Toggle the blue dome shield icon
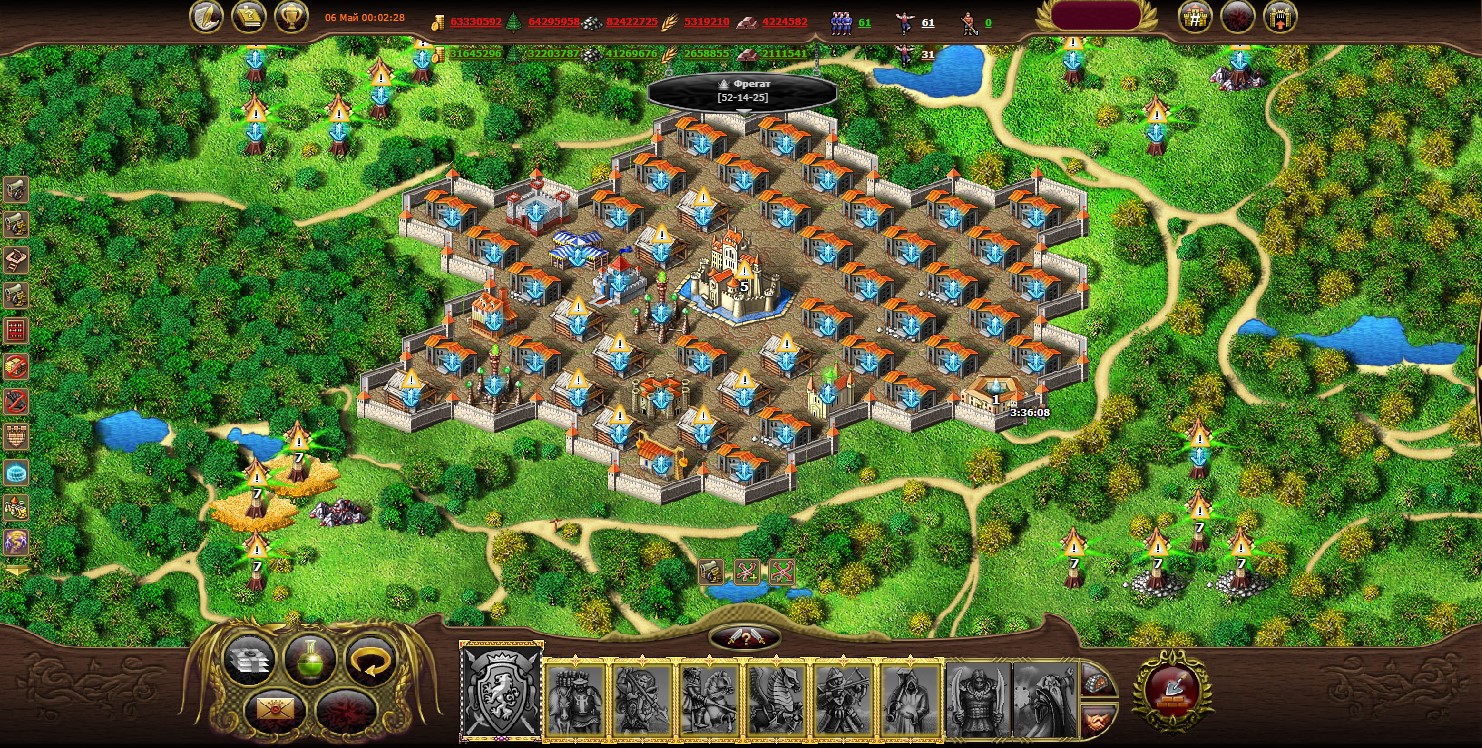Screen dimensions: 1482x748 pyautogui.click(x=16, y=473)
